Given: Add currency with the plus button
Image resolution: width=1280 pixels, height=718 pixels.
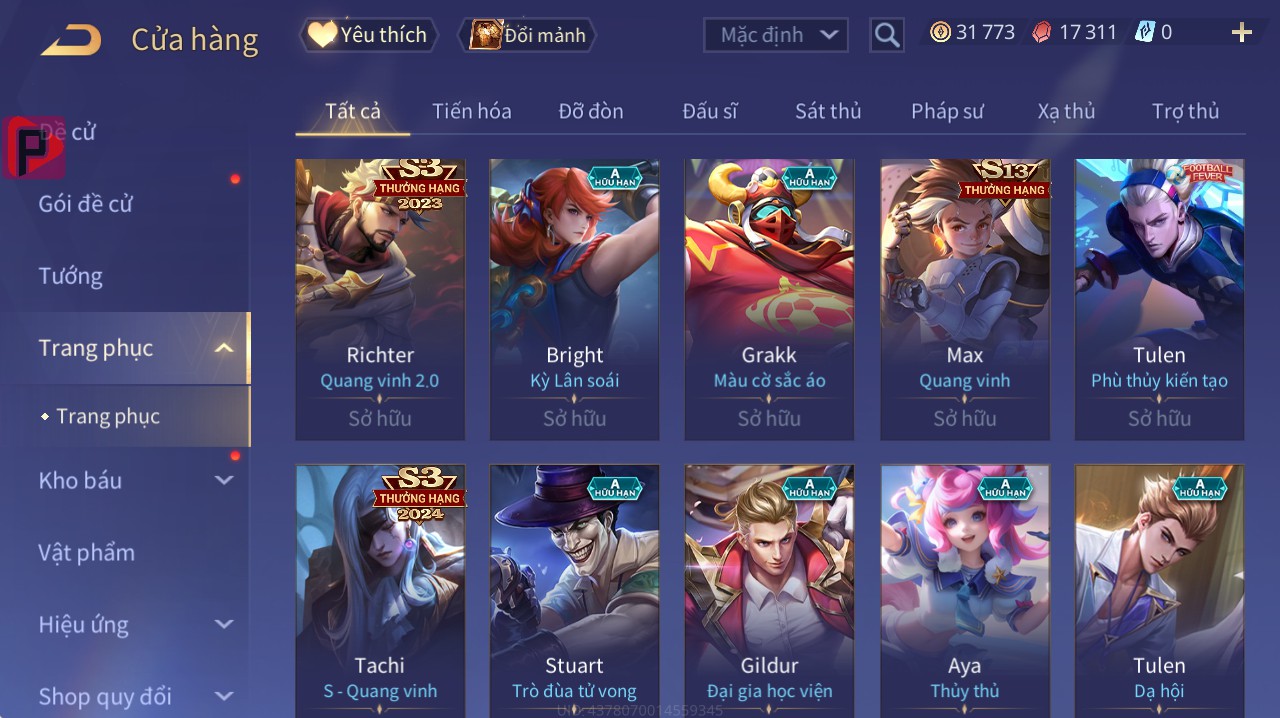Looking at the screenshot, I should (x=1242, y=33).
